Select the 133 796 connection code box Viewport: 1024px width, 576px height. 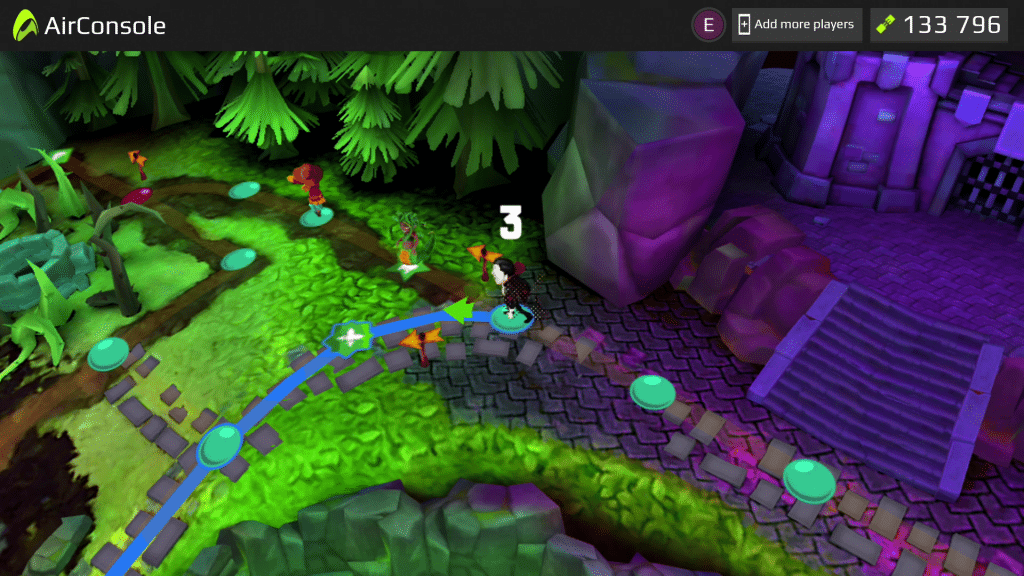pyautogui.click(x=938, y=25)
